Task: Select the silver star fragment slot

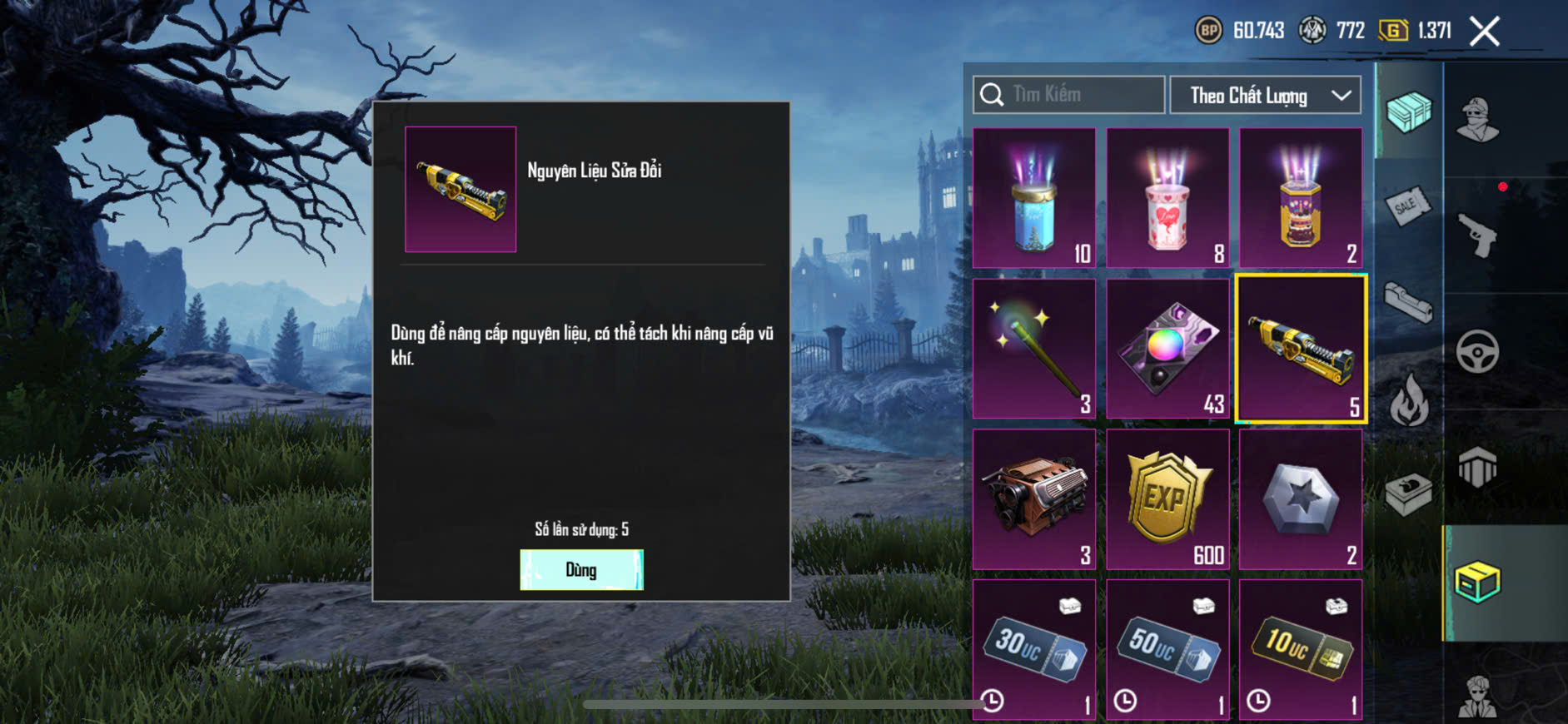Action: pos(1301,499)
